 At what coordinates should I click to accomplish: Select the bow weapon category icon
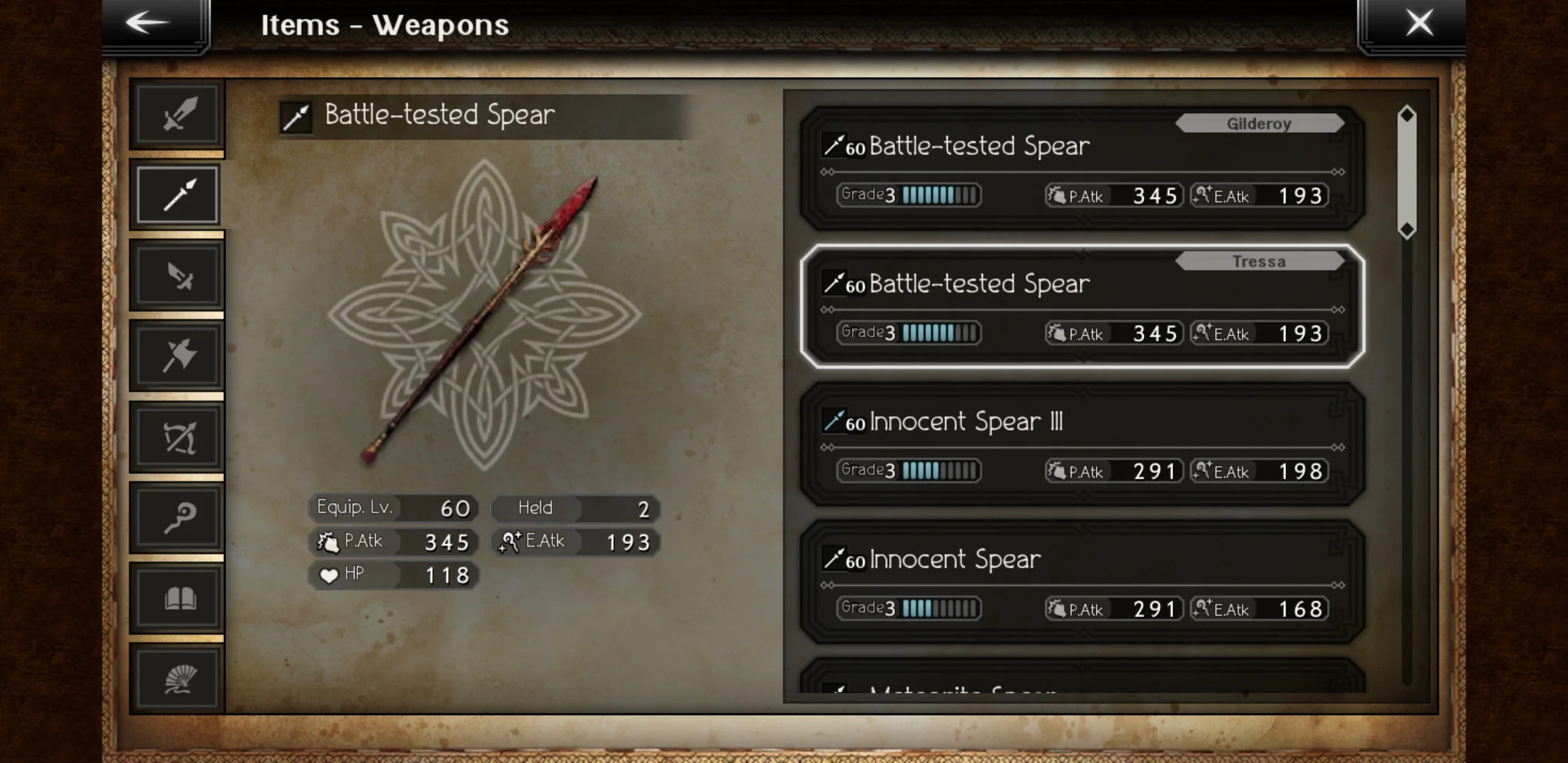coord(177,436)
